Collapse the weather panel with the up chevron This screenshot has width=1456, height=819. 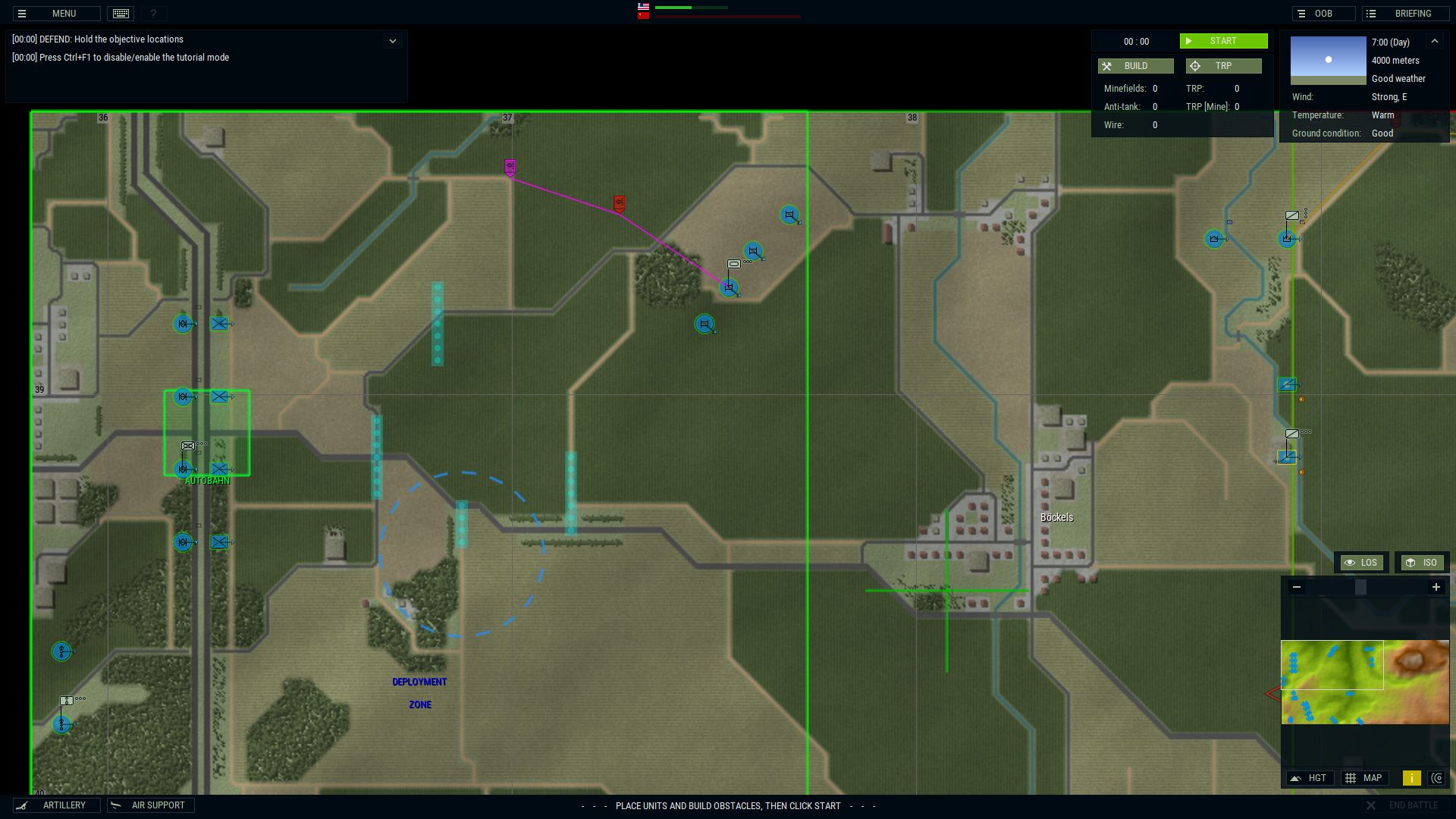click(1436, 42)
